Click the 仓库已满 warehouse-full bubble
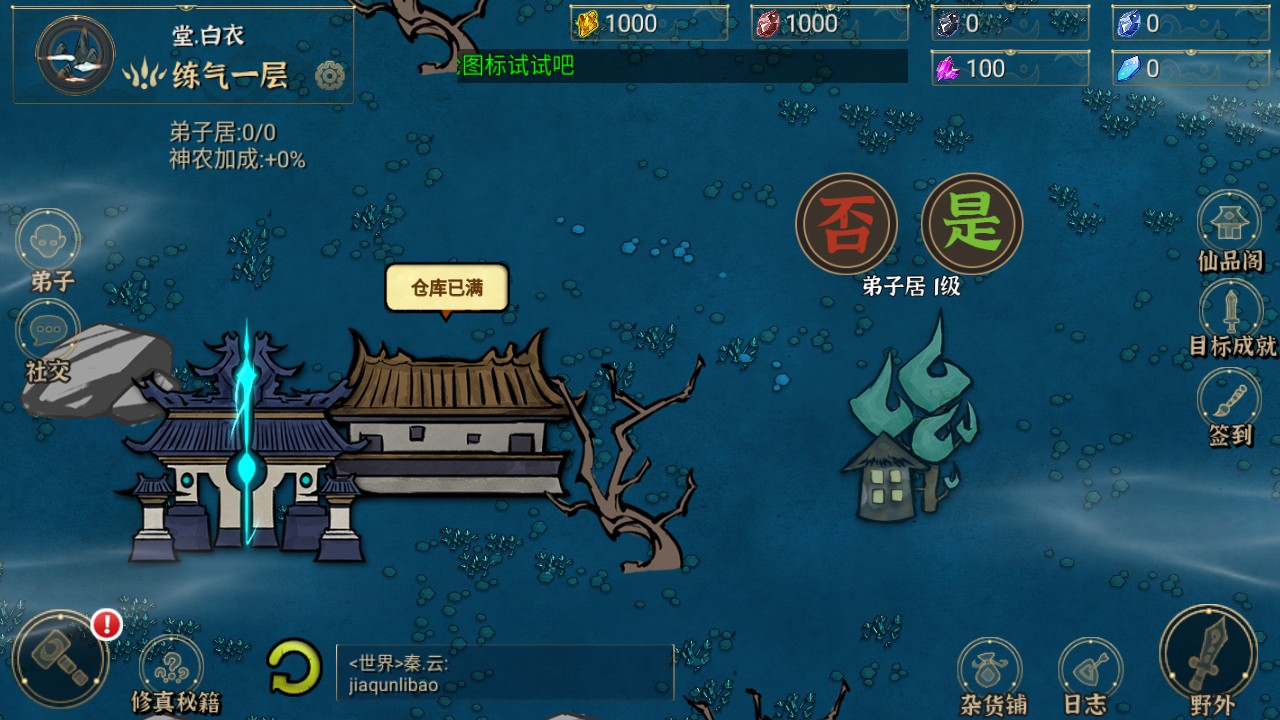1280x720 pixels. [446, 286]
